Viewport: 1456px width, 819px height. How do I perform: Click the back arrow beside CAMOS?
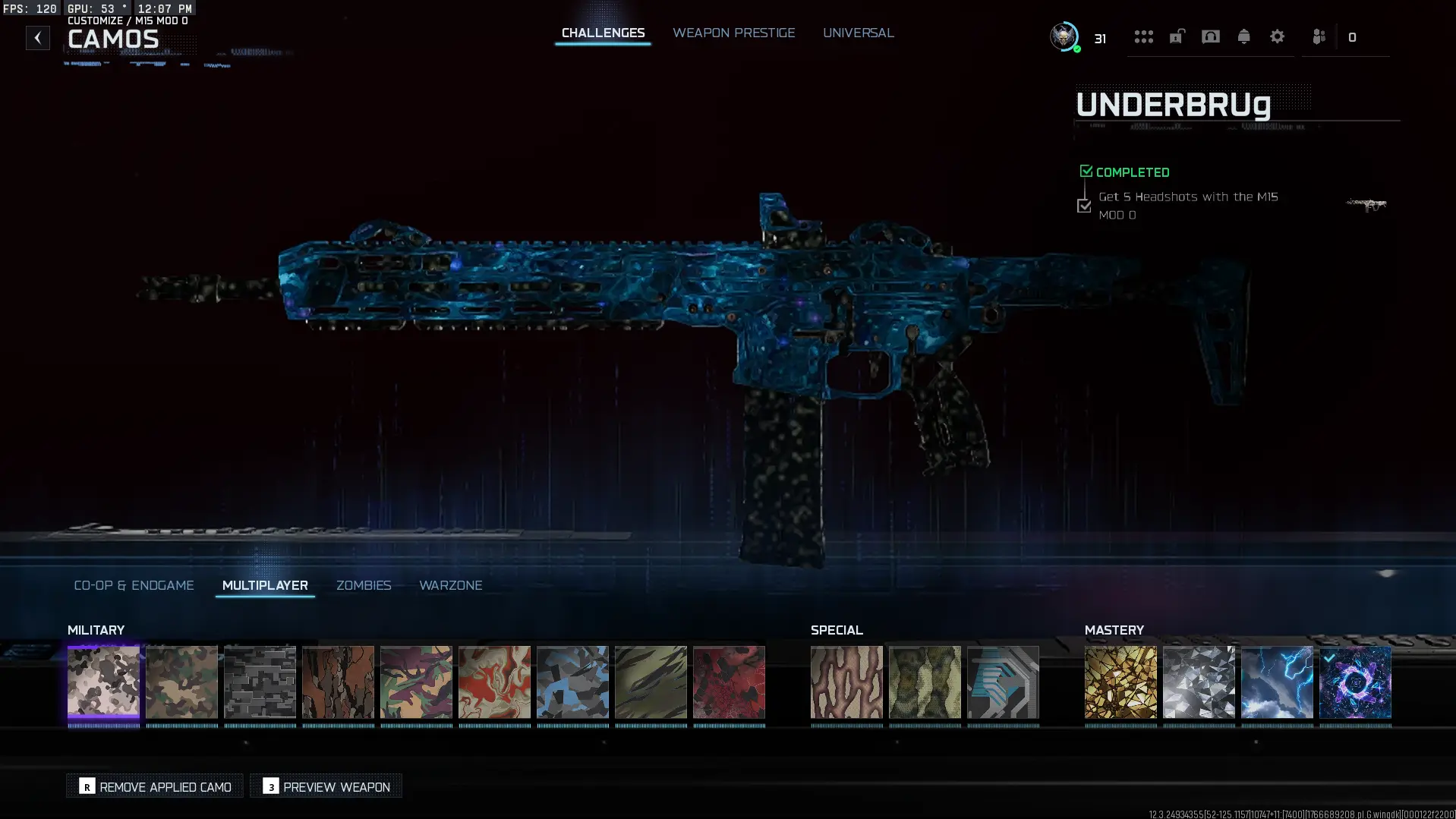pos(37,37)
